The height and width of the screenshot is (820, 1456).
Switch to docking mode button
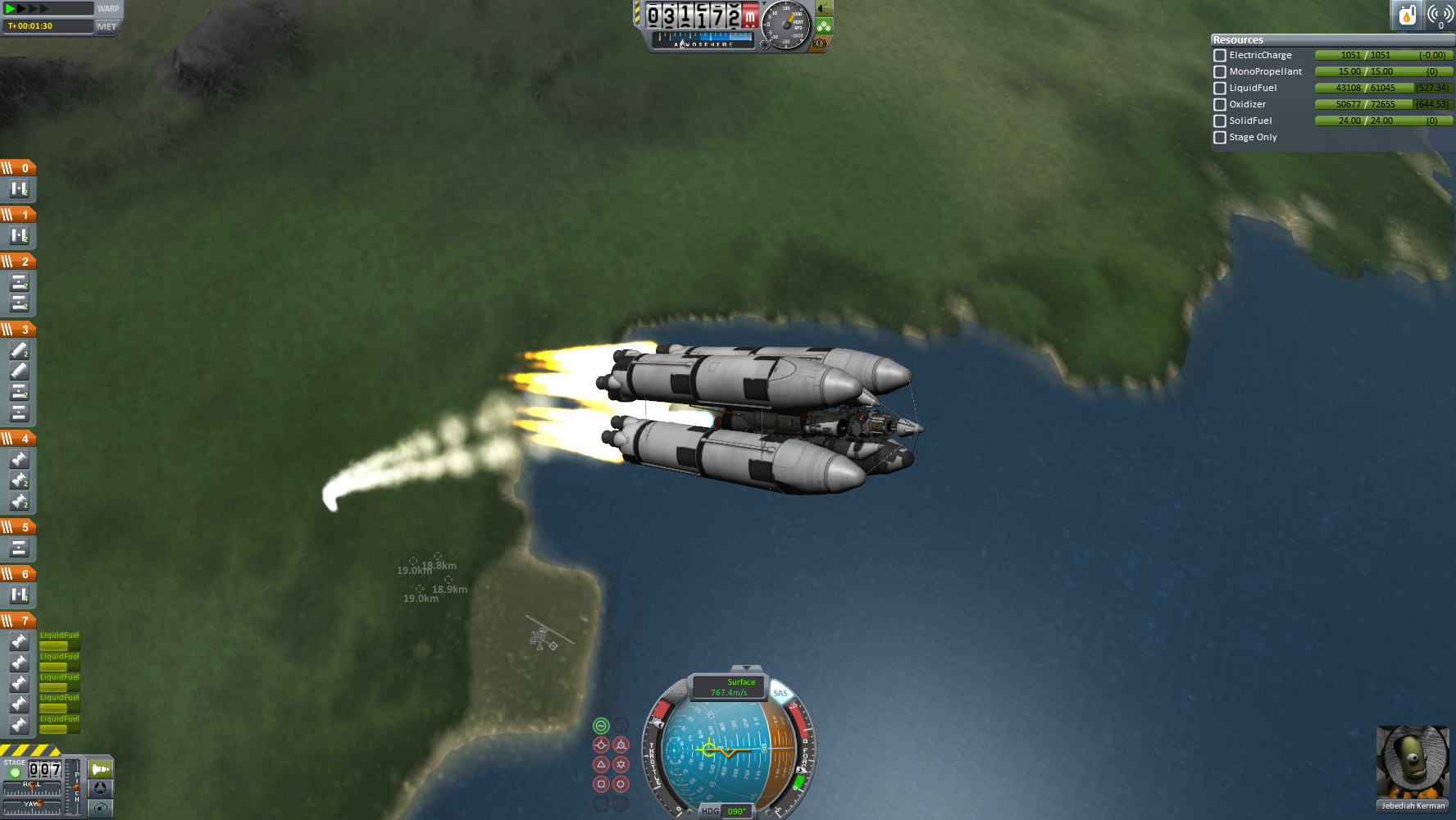click(101, 789)
